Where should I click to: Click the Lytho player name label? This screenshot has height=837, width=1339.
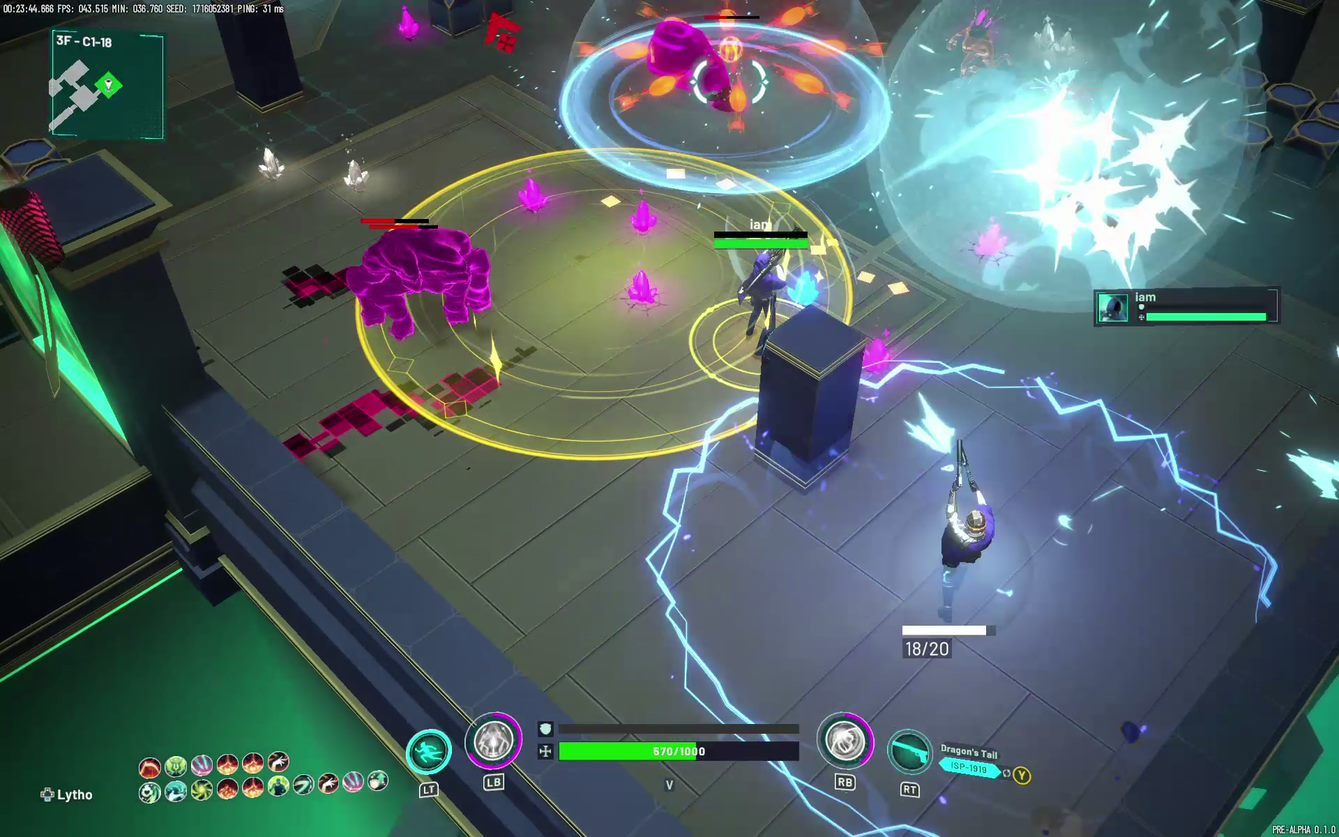74,795
